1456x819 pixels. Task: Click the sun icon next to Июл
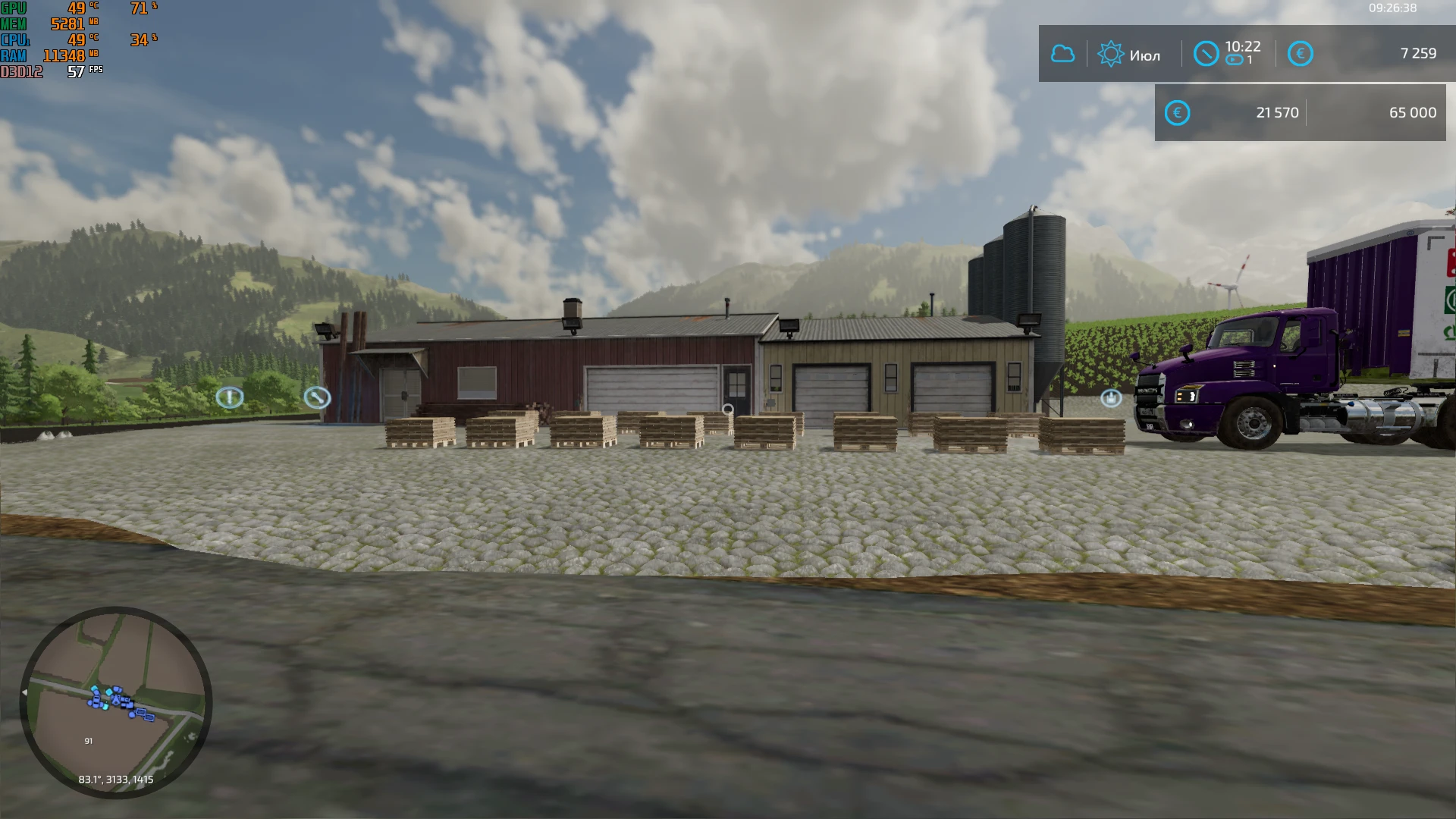pyautogui.click(x=1110, y=53)
